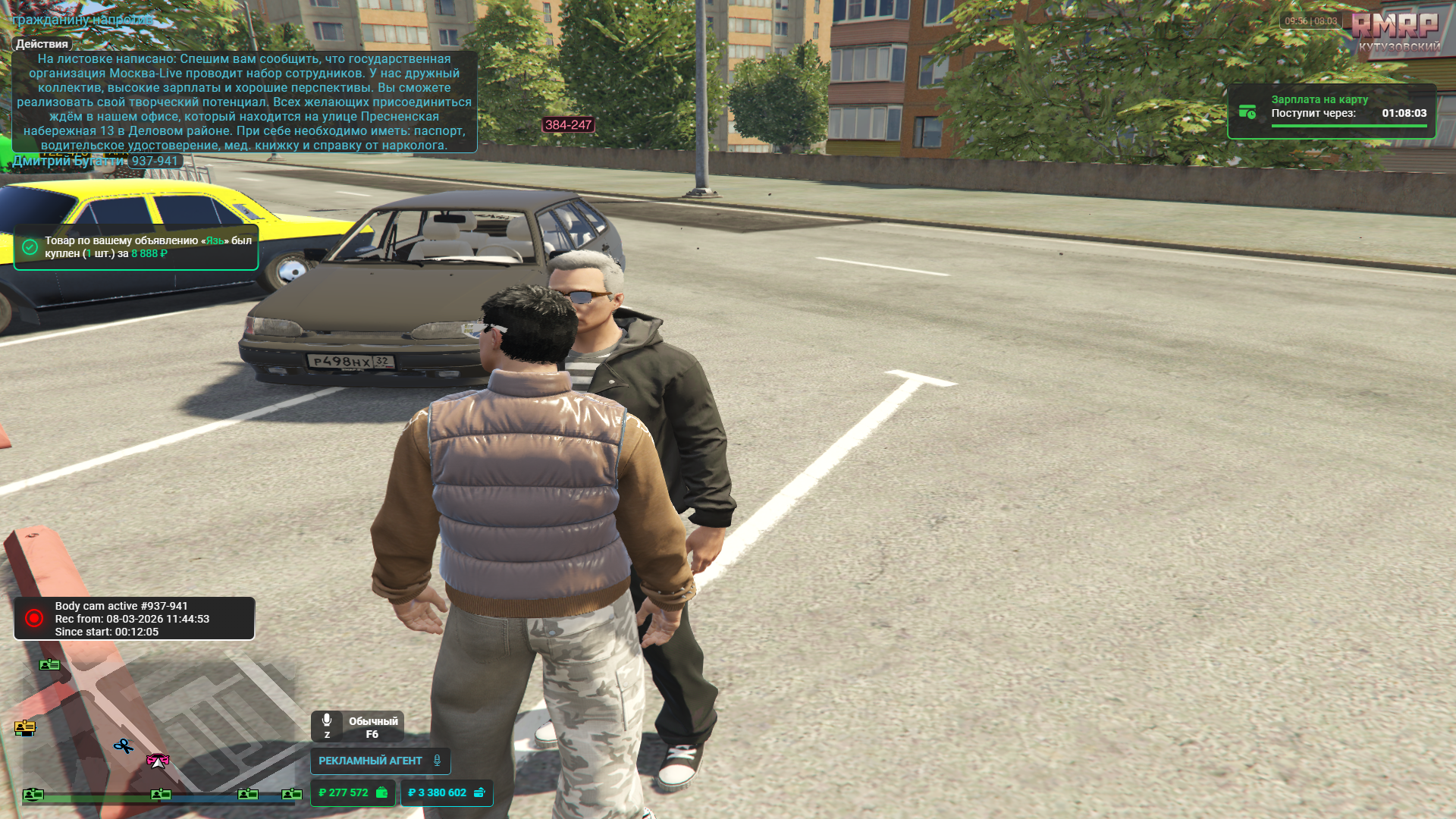Open the Рекламный агент job panel
Image resolution: width=1456 pixels, height=819 pixels.
(x=380, y=761)
